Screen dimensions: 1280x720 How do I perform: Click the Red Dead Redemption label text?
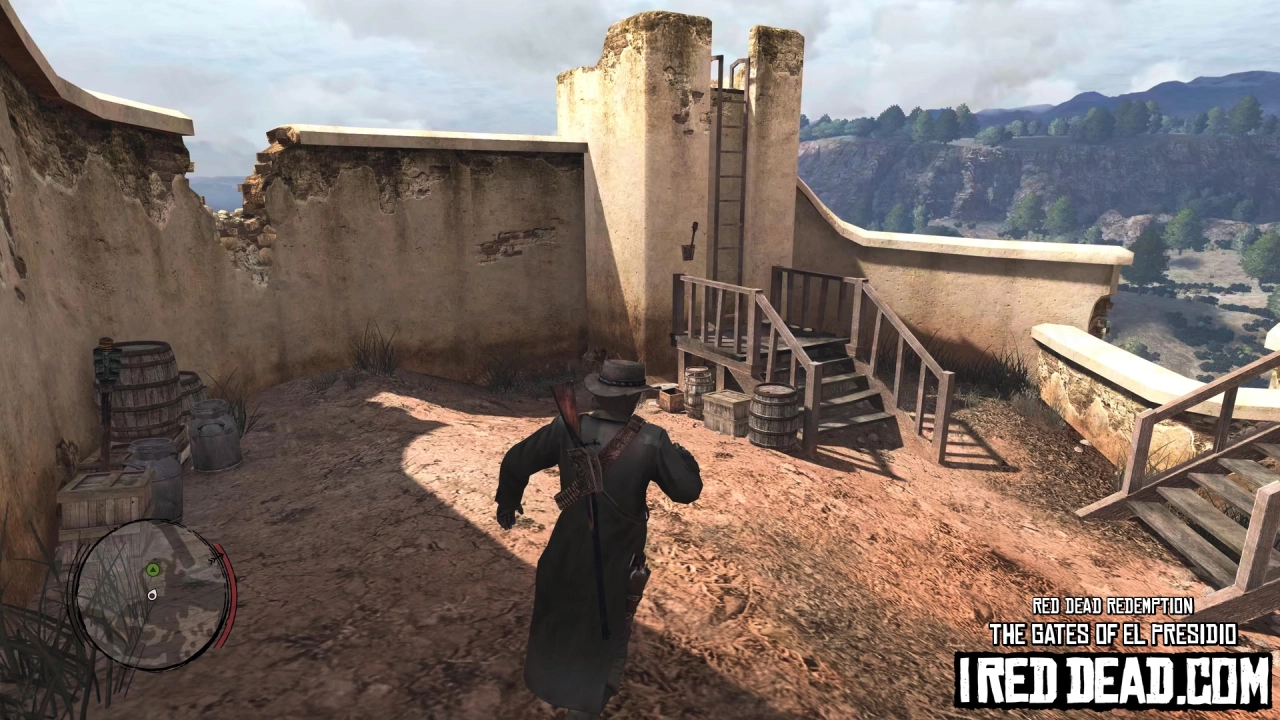pyautogui.click(x=1112, y=605)
